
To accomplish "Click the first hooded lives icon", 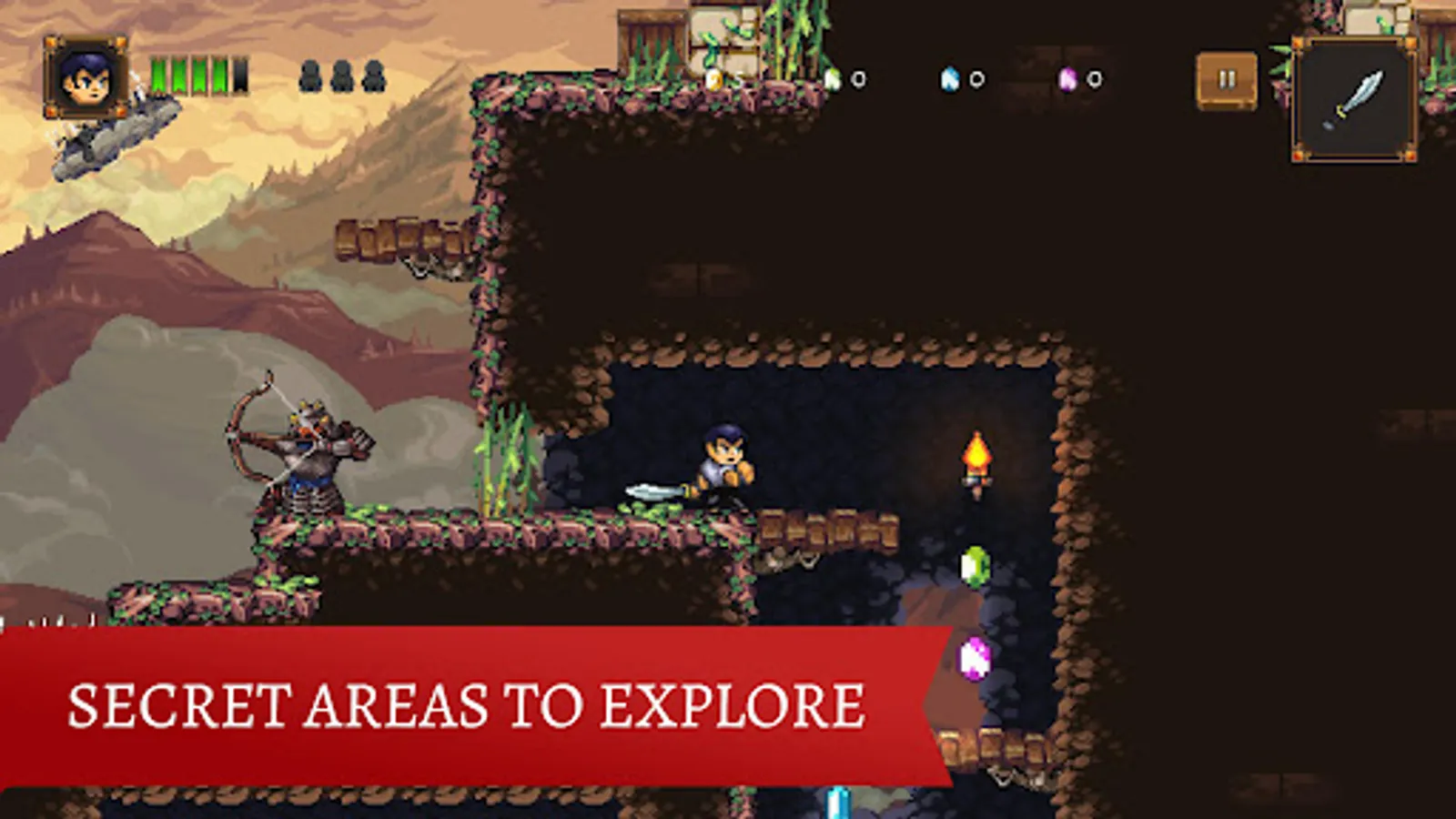I will click(x=310, y=75).
